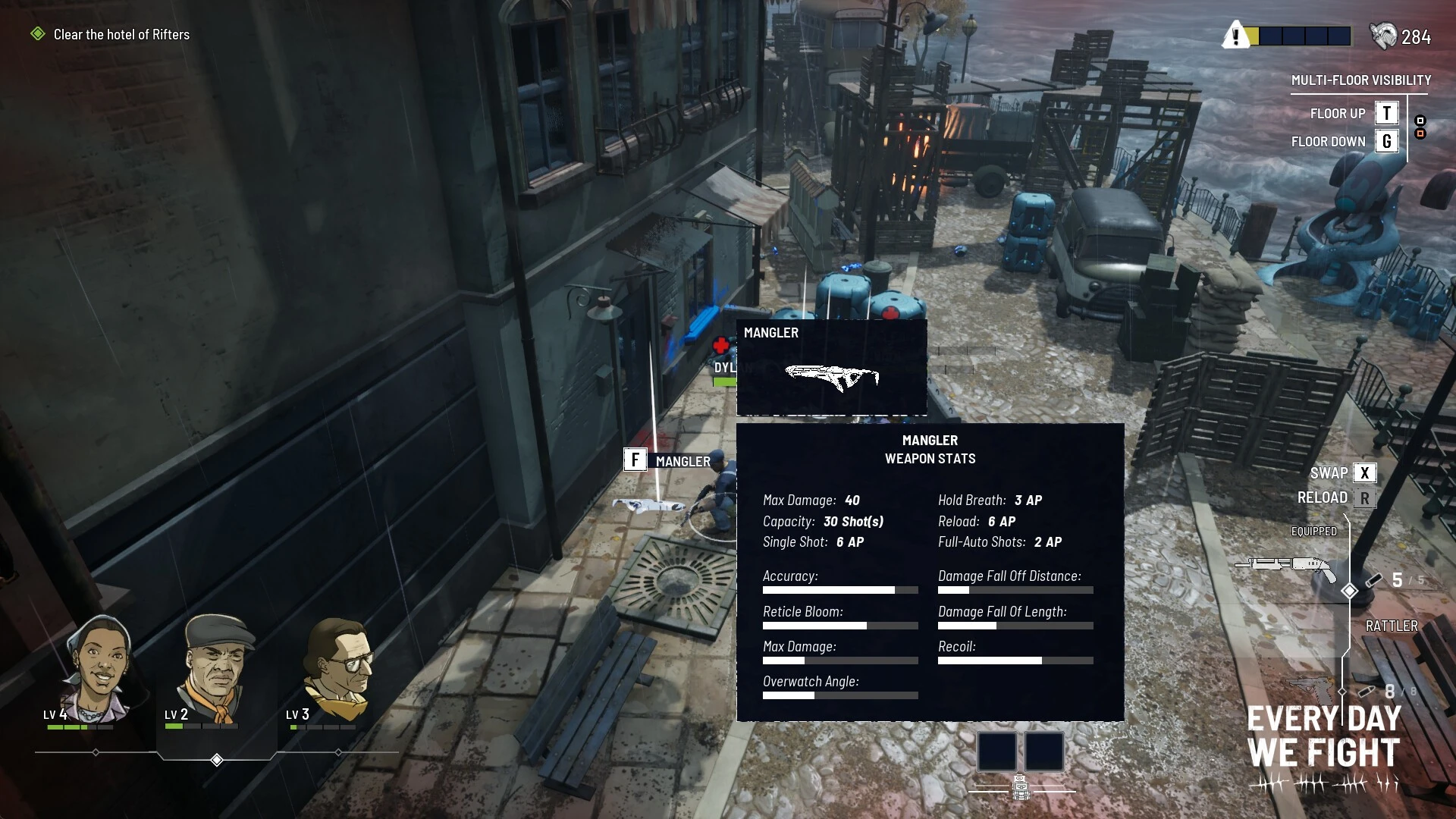Pick up the Mangler weapon prompt label

[668, 460]
